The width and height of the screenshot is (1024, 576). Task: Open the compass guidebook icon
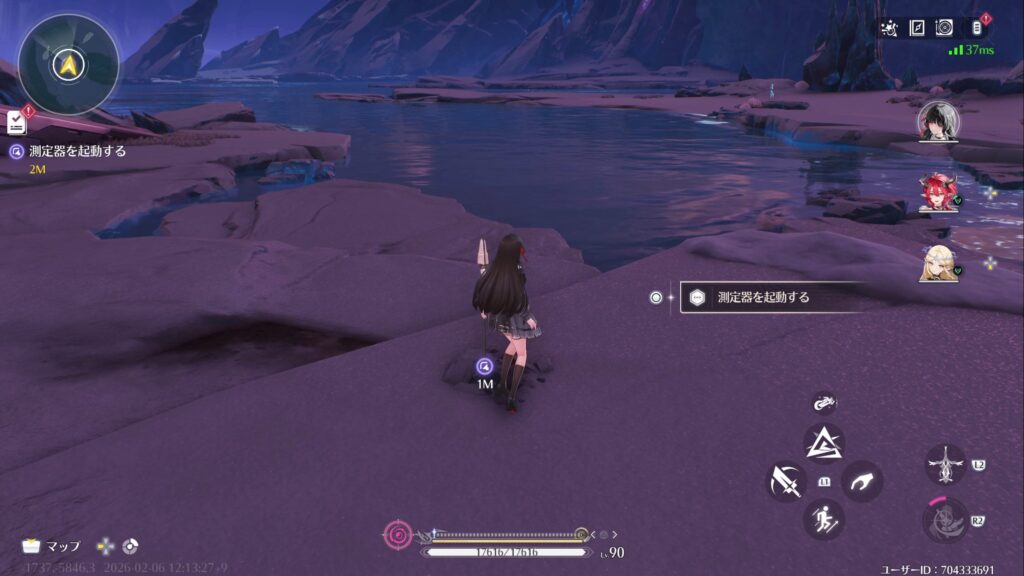916,28
